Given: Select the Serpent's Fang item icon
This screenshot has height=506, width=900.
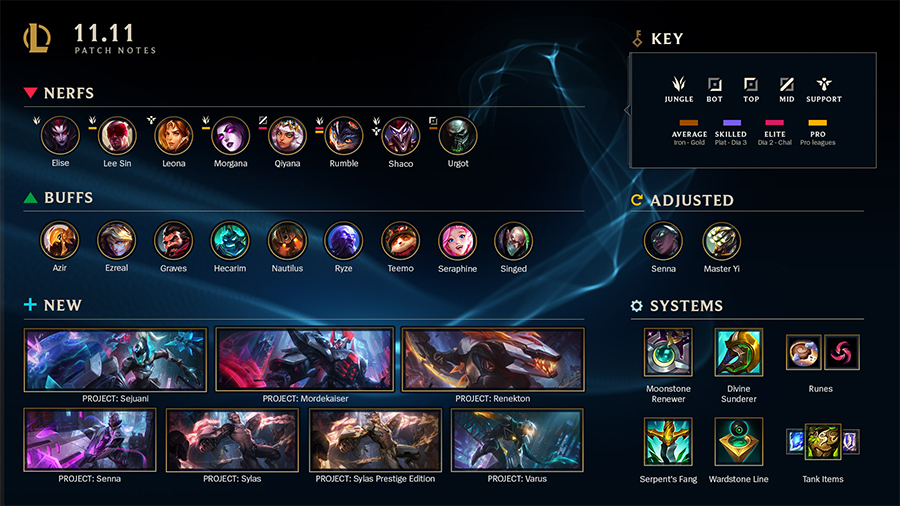Looking at the screenshot, I should (667, 442).
